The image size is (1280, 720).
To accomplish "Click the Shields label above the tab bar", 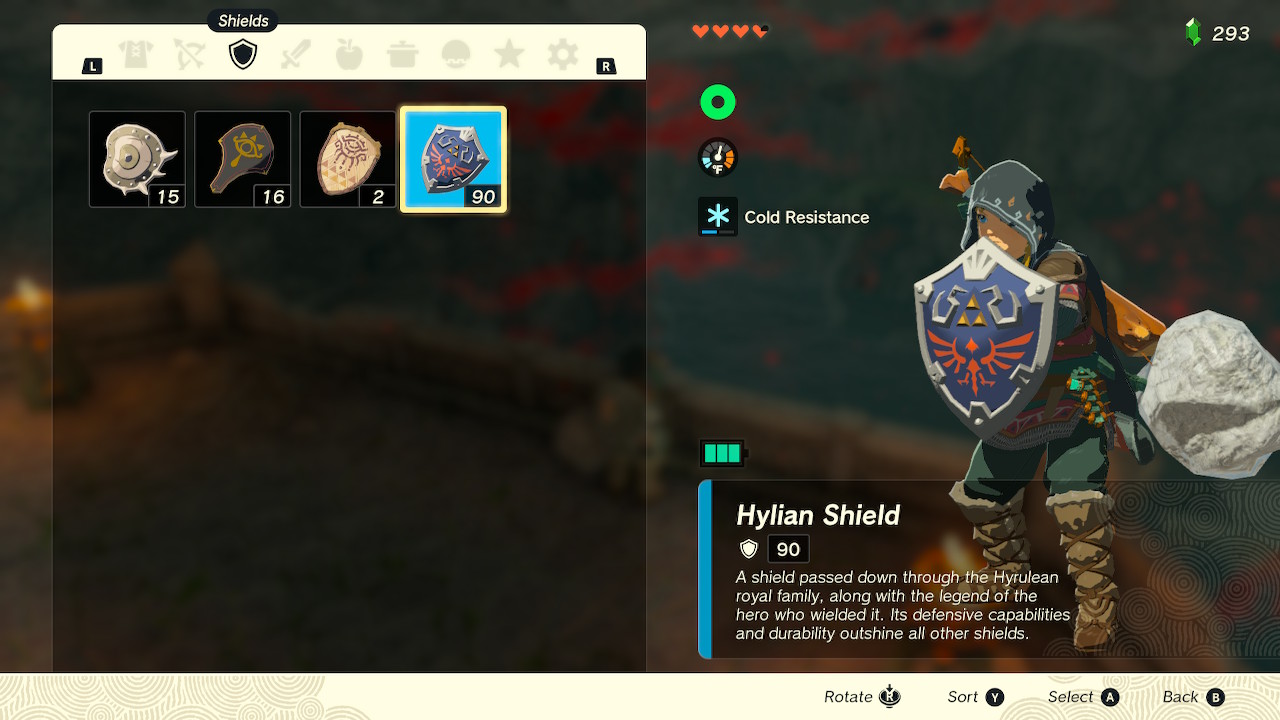I will [242, 20].
